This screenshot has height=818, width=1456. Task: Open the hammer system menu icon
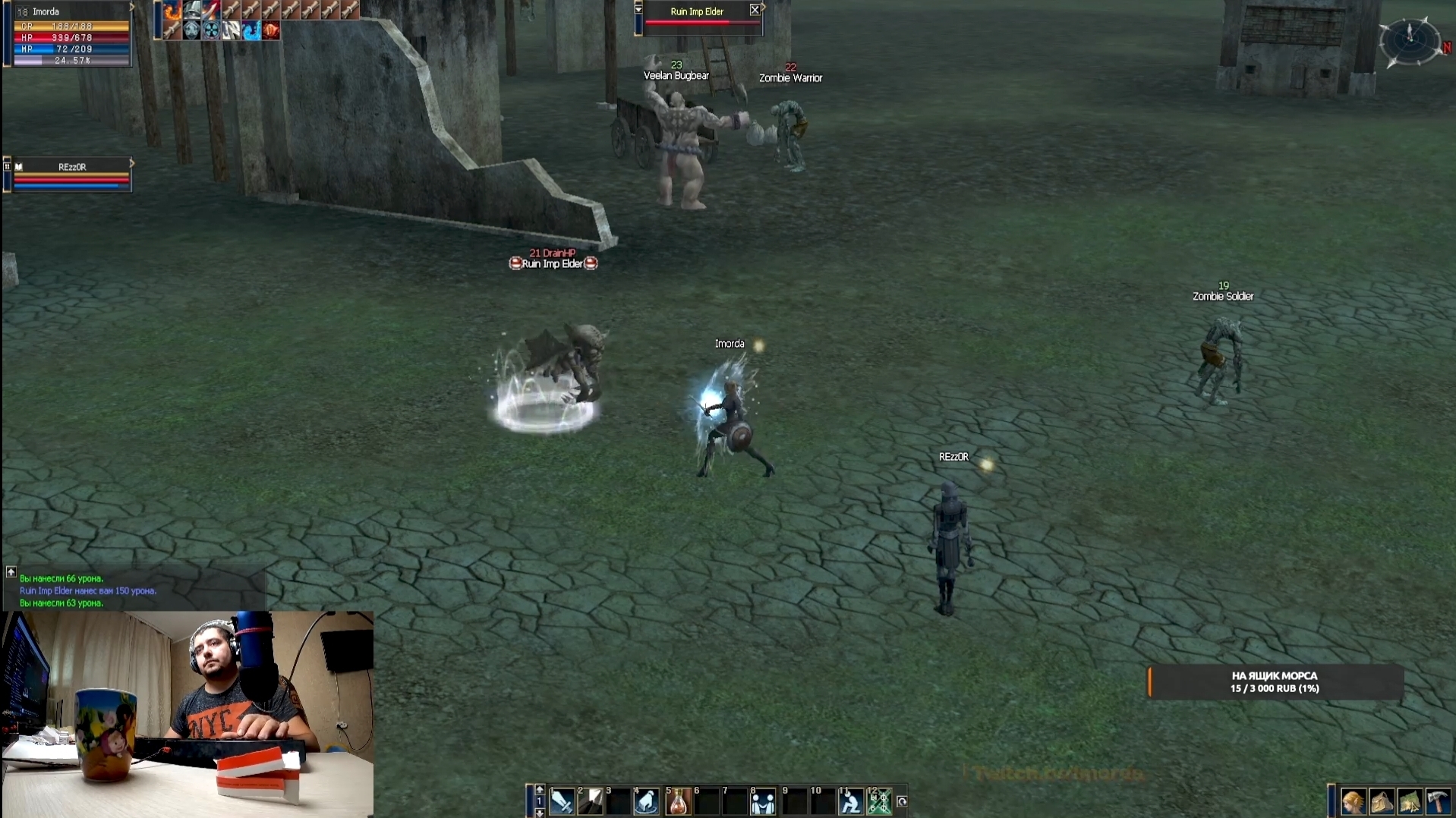pyautogui.click(x=1438, y=801)
